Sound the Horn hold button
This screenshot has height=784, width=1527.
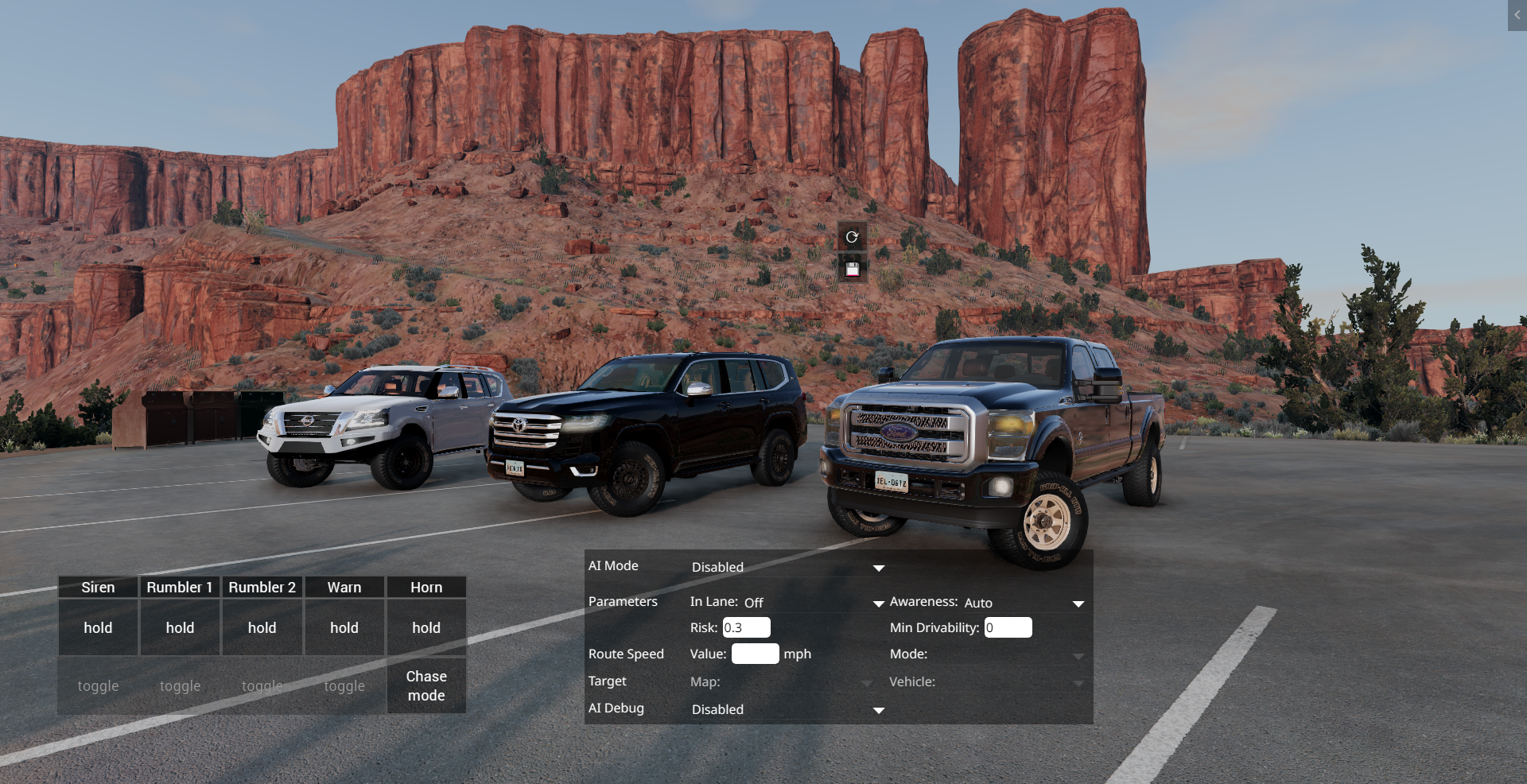point(426,627)
